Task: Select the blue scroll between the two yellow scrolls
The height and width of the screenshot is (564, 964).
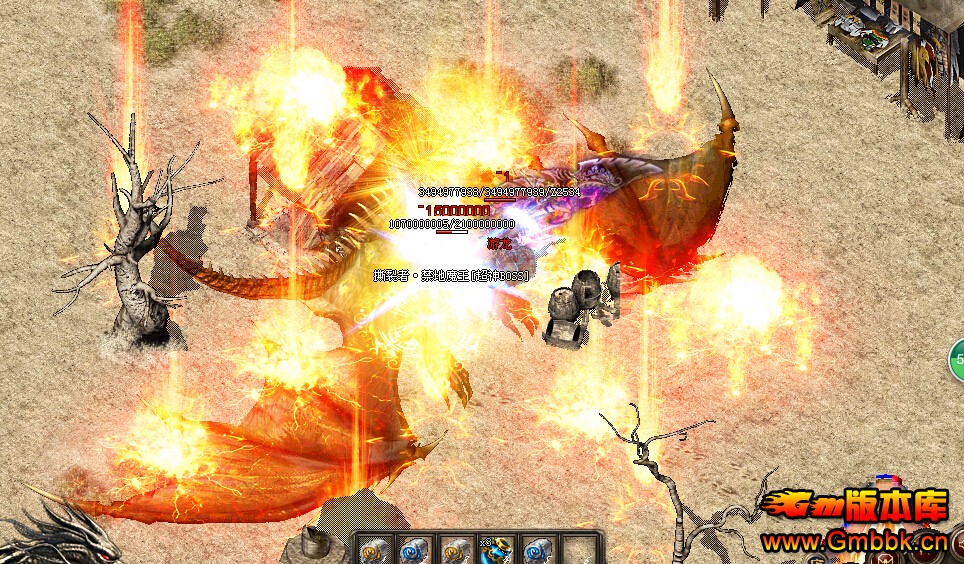Action: click(x=414, y=550)
